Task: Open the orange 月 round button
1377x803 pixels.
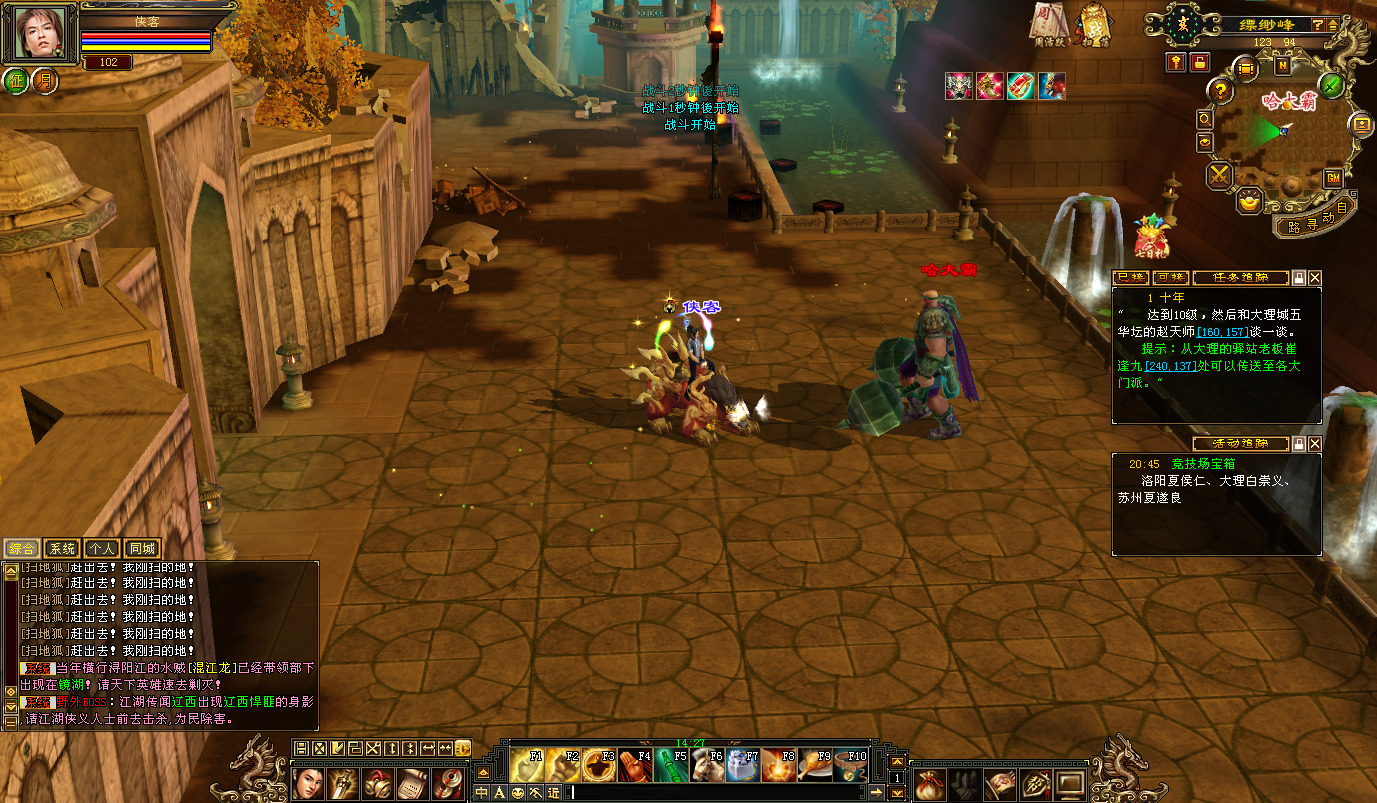Action: [x=44, y=81]
